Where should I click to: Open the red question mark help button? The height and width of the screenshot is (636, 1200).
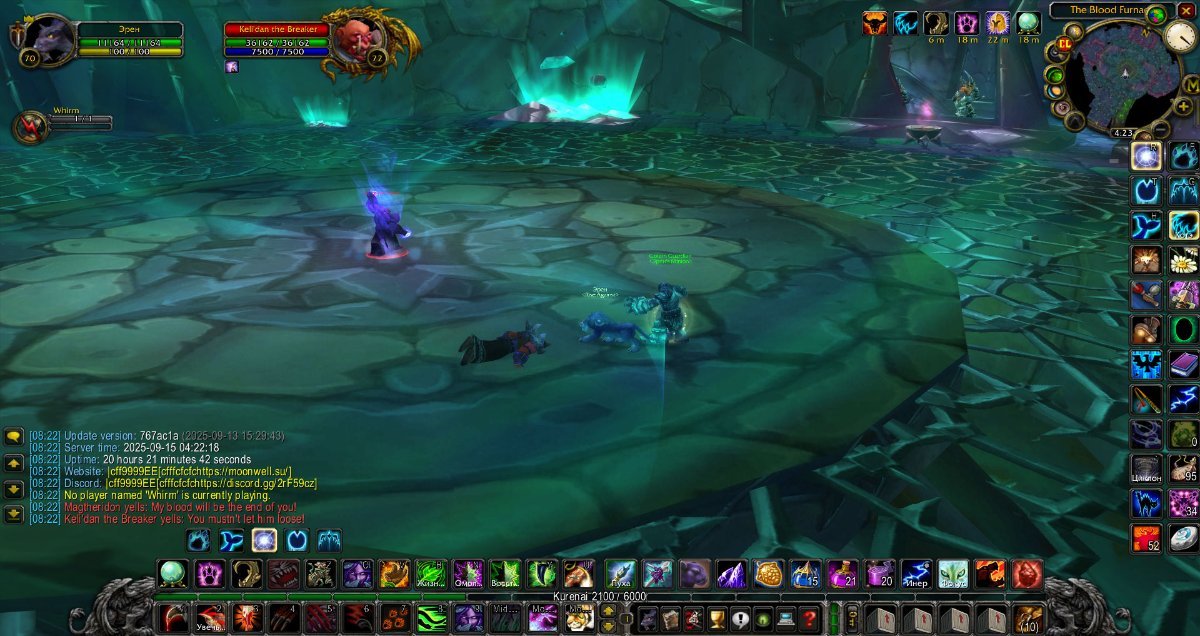coord(809,618)
